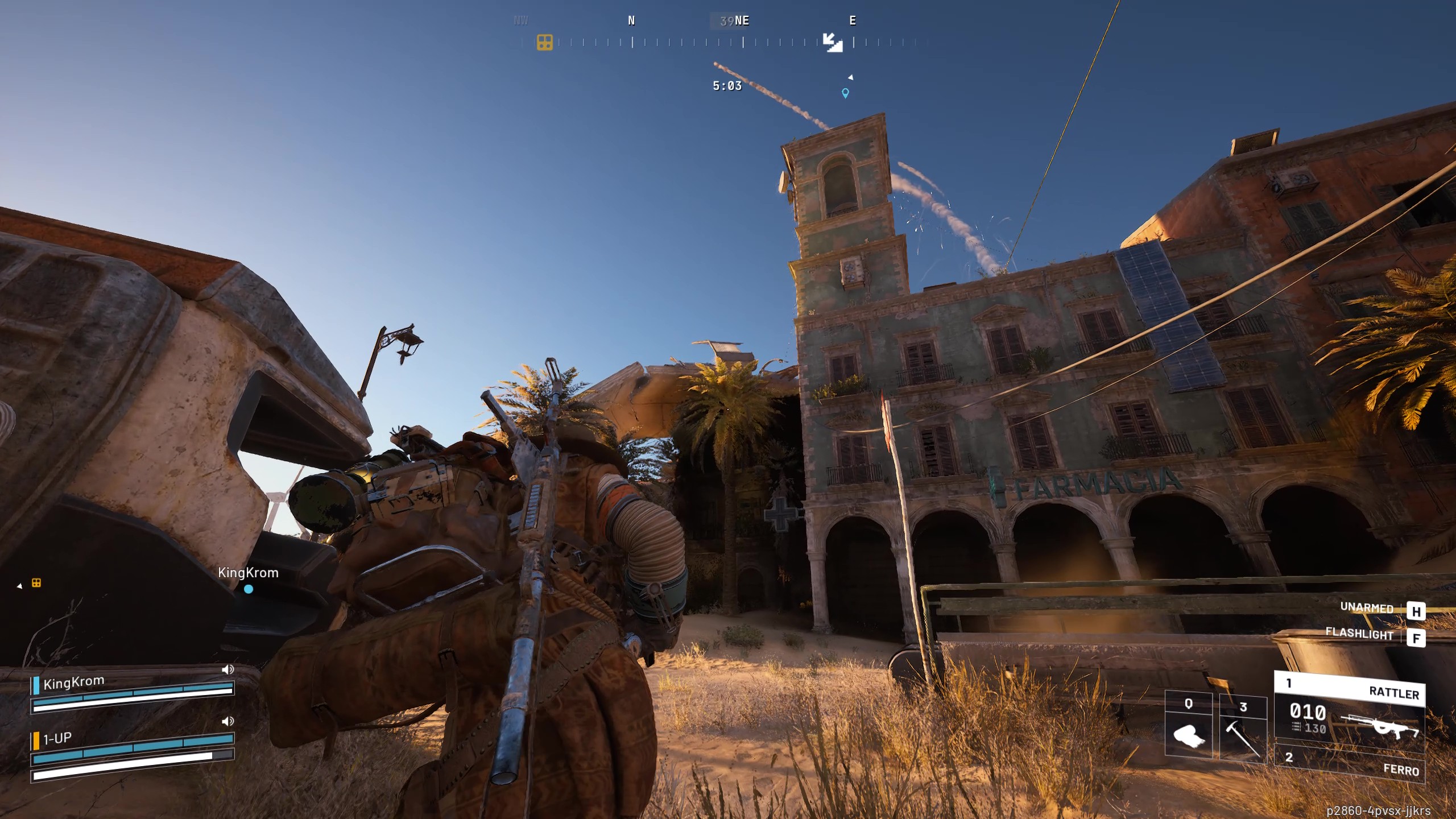Click KingKrom's floating nametag

(x=249, y=573)
